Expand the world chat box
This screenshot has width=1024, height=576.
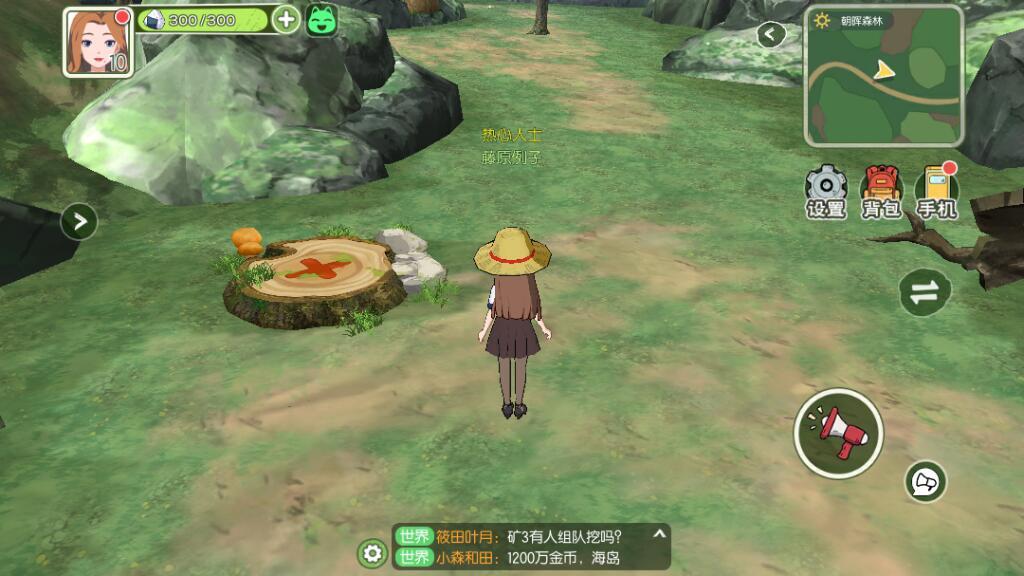(658, 534)
